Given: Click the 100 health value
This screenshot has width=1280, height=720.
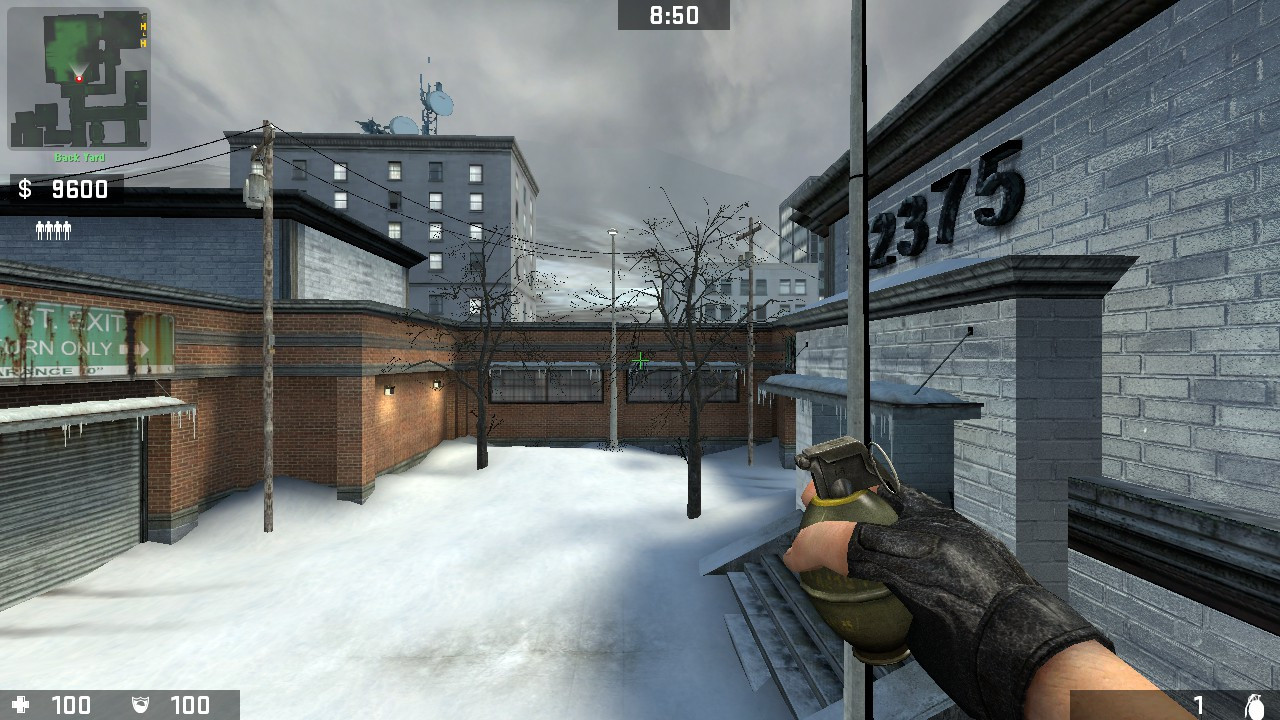Looking at the screenshot, I should click(x=70, y=705).
